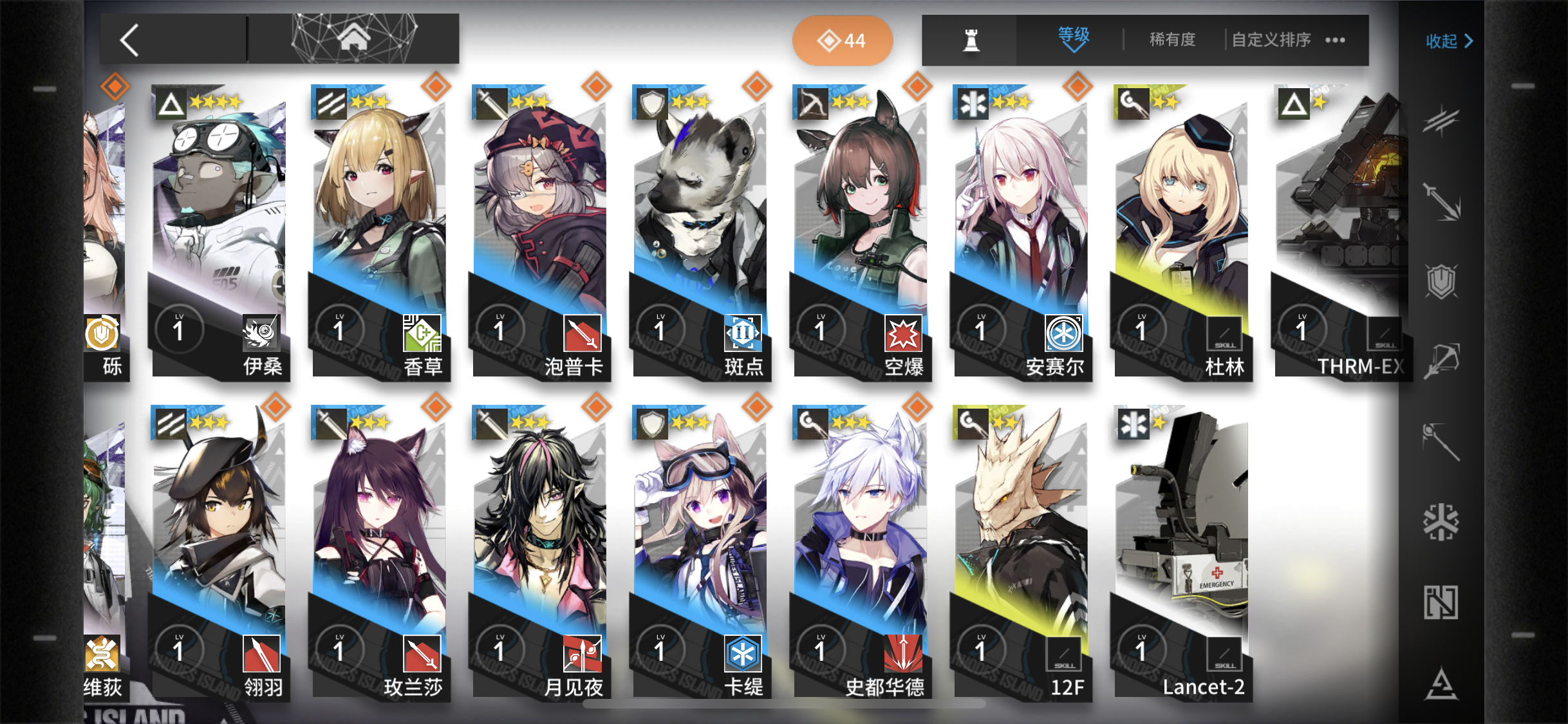Open the 自定义排序 custom sort tab
1568x724 pixels.
(x=1270, y=39)
